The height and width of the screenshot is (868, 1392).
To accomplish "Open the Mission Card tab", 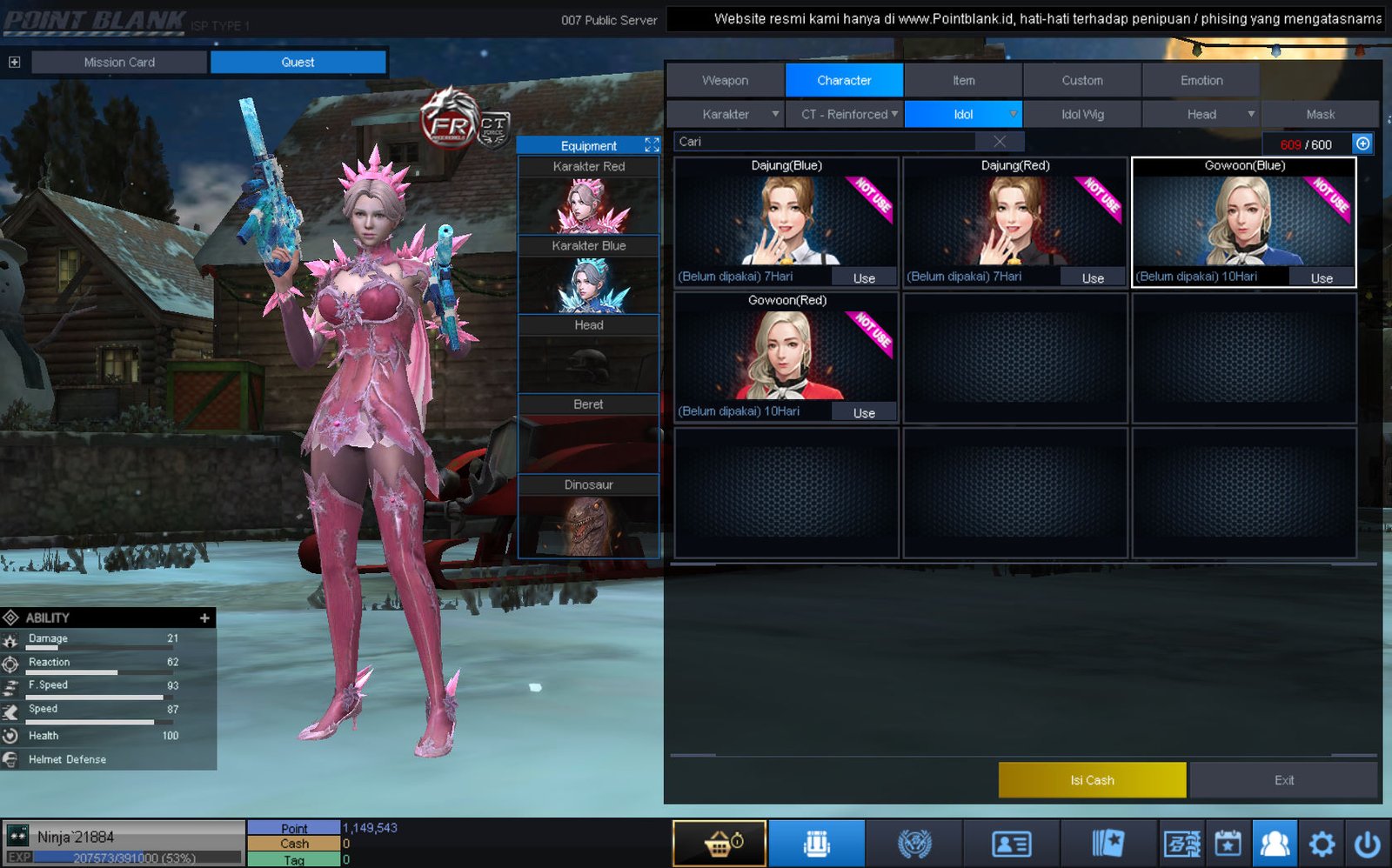I will pyautogui.click(x=119, y=62).
